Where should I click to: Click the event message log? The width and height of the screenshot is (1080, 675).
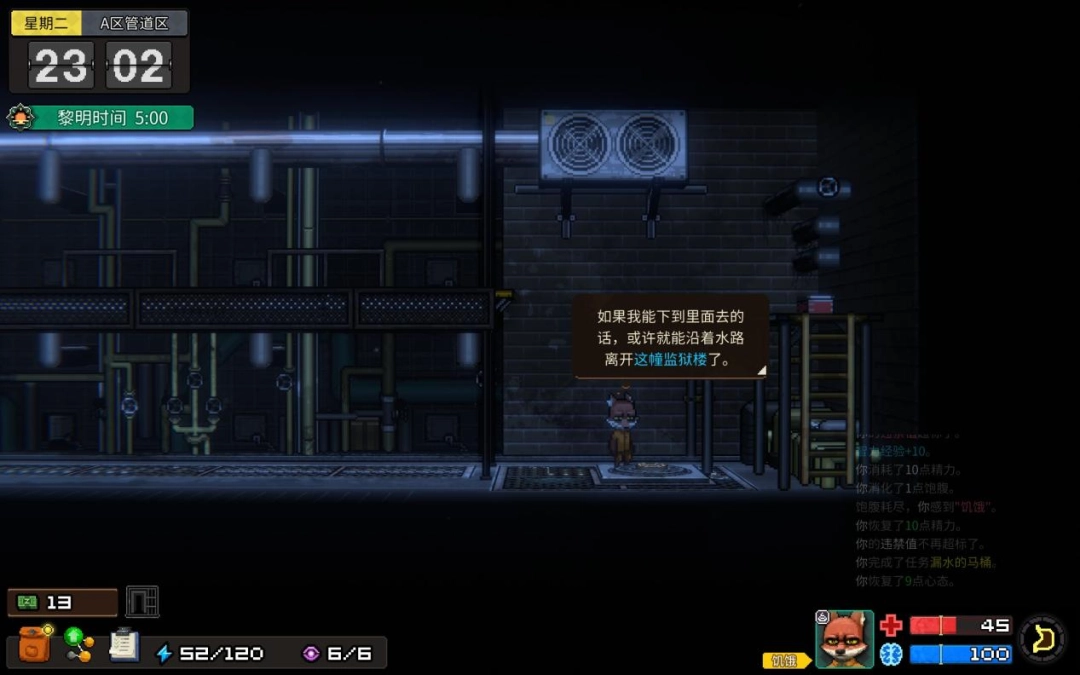coord(925,515)
